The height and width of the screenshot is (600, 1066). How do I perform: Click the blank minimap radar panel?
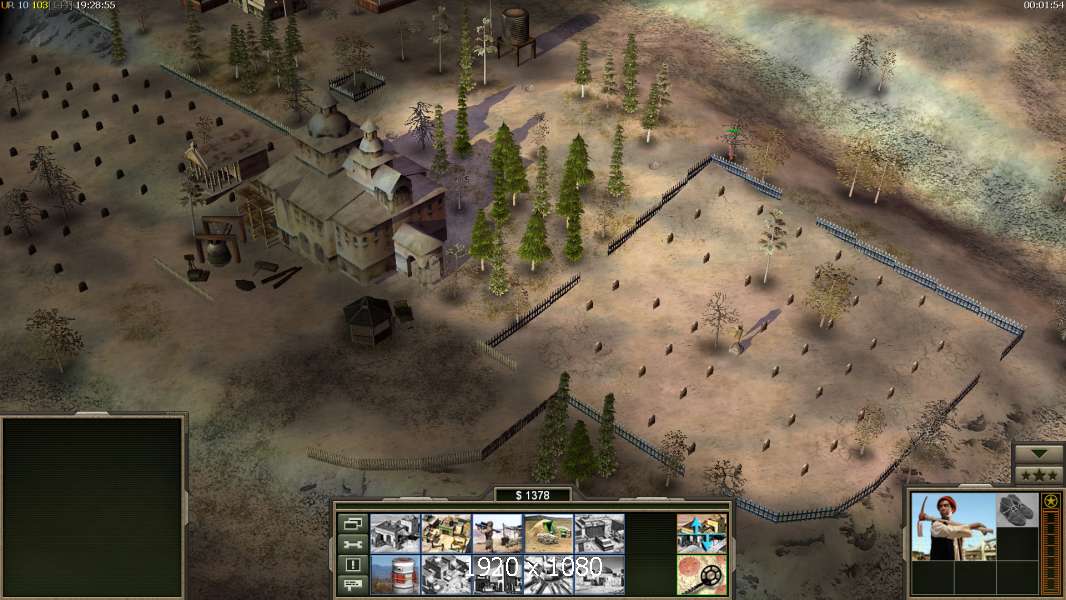point(93,507)
